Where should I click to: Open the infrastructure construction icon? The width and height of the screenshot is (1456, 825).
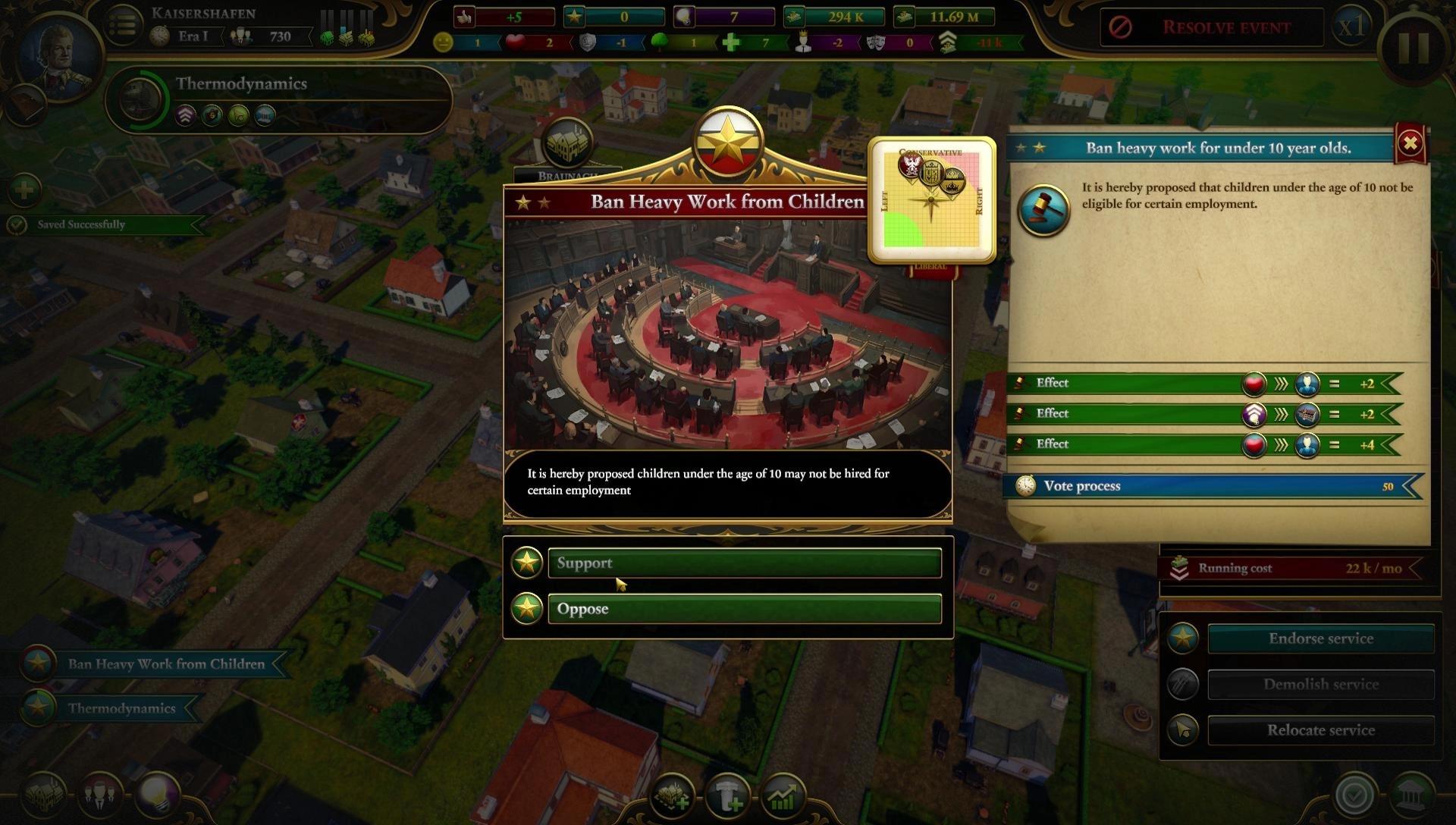click(728, 796)
